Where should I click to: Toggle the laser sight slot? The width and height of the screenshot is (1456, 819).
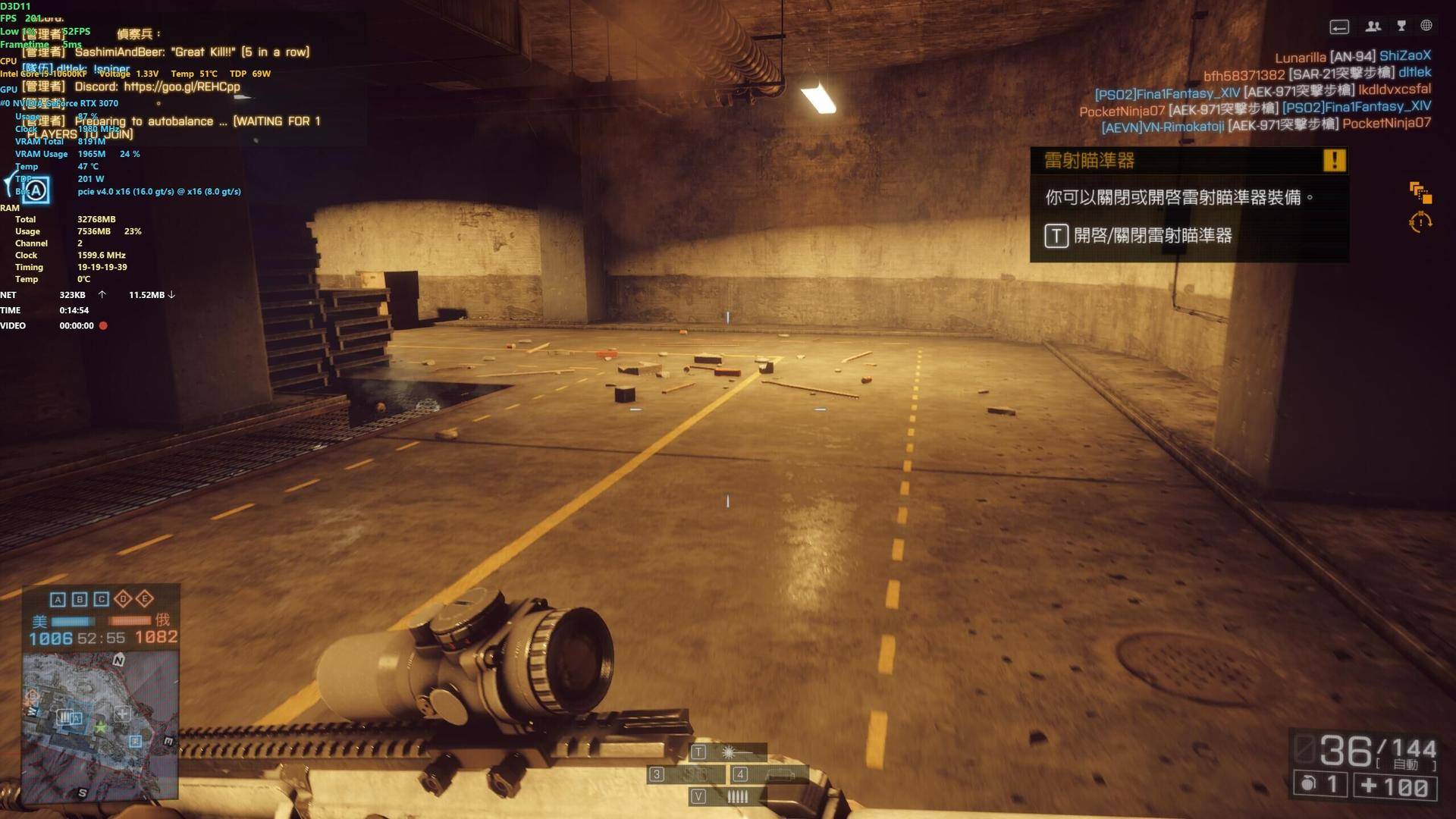(x=728, y=752)
